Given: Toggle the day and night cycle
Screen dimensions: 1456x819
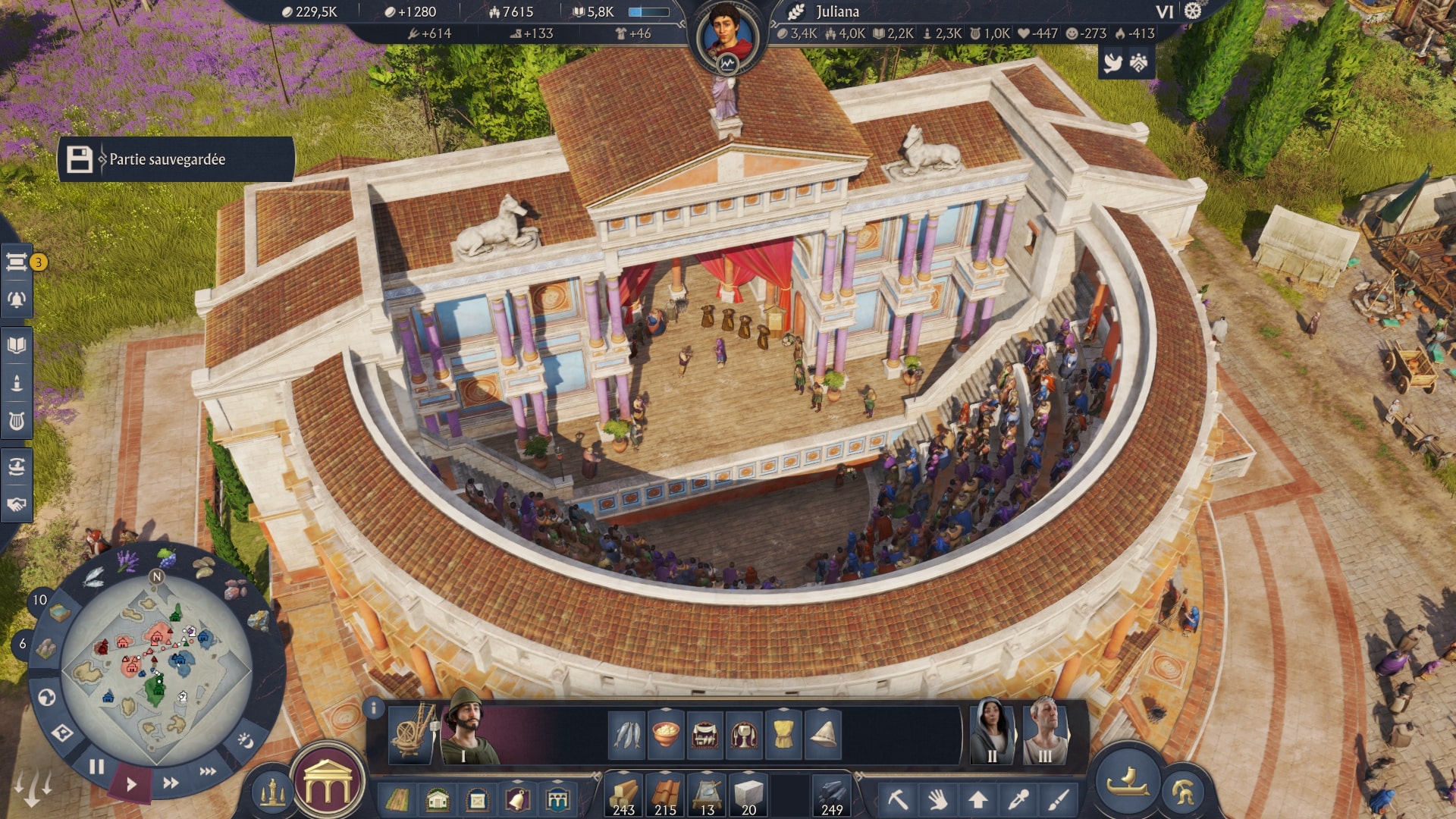Looking at the screenshot, I should tap(246, 740).
